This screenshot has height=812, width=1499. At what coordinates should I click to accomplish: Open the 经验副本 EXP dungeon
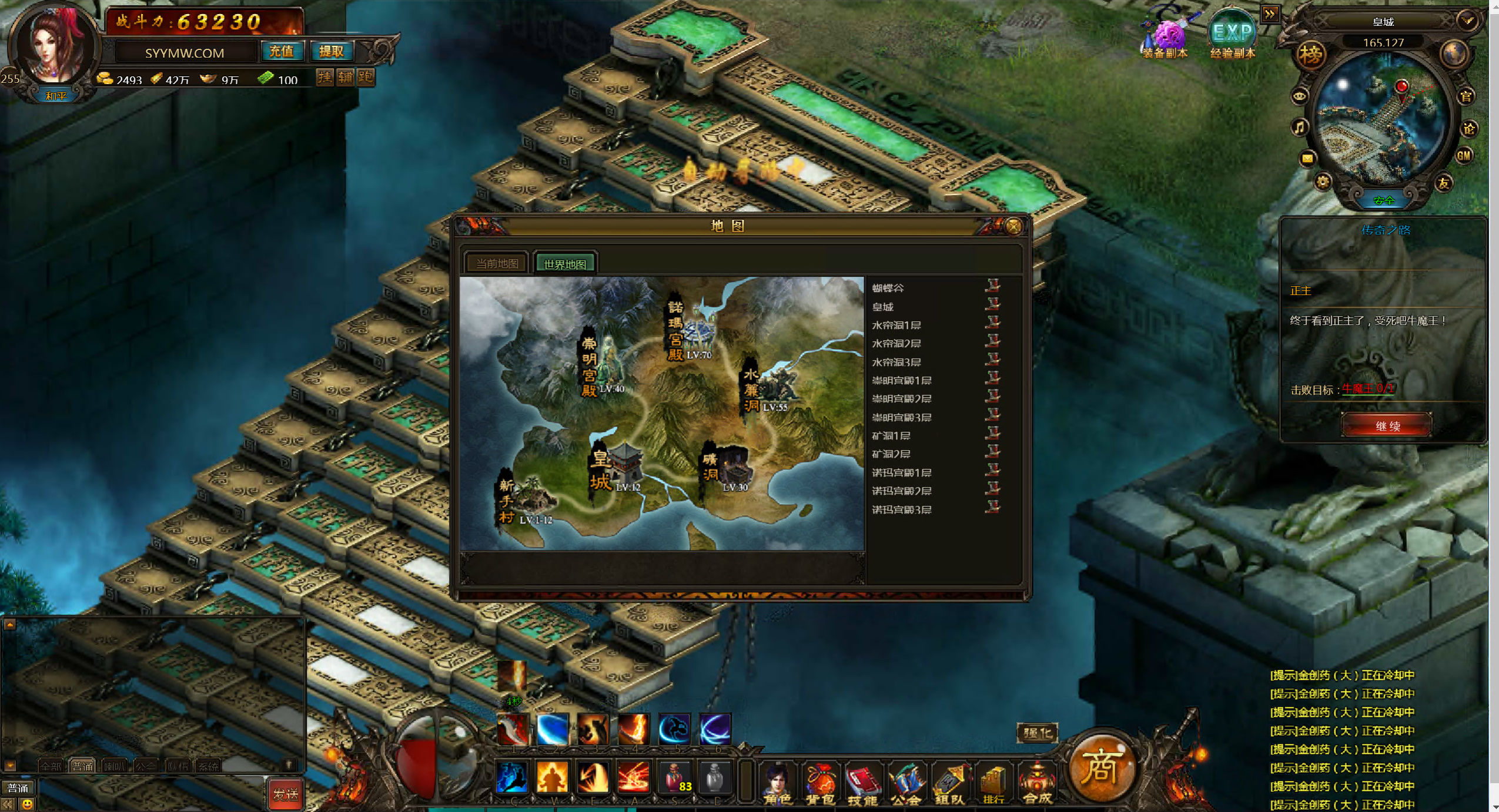tap(1232, 34)
